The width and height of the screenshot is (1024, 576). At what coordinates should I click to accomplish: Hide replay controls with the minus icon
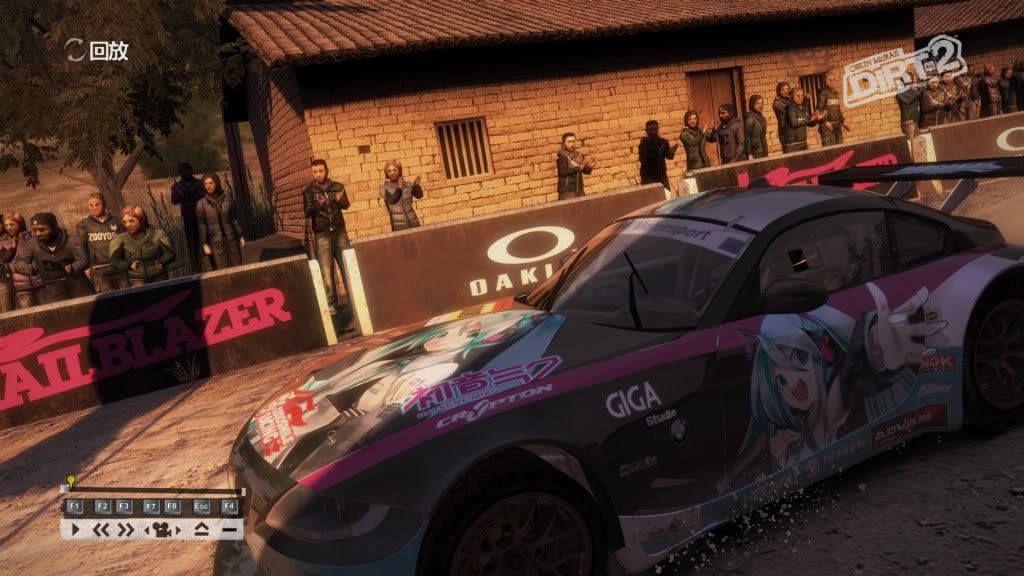pos(229,530)
